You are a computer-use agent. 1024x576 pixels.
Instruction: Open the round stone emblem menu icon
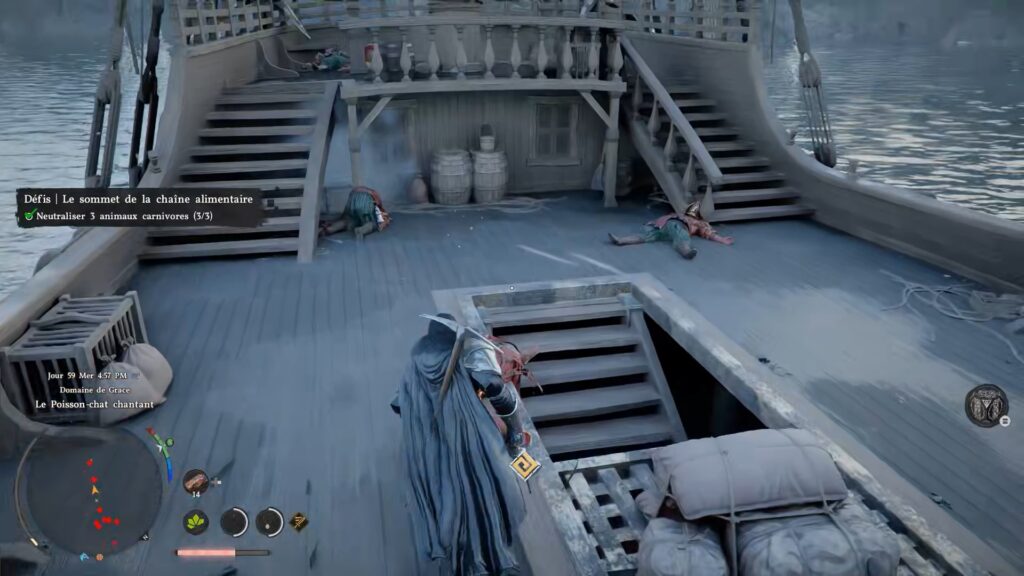tap(985, 405)
